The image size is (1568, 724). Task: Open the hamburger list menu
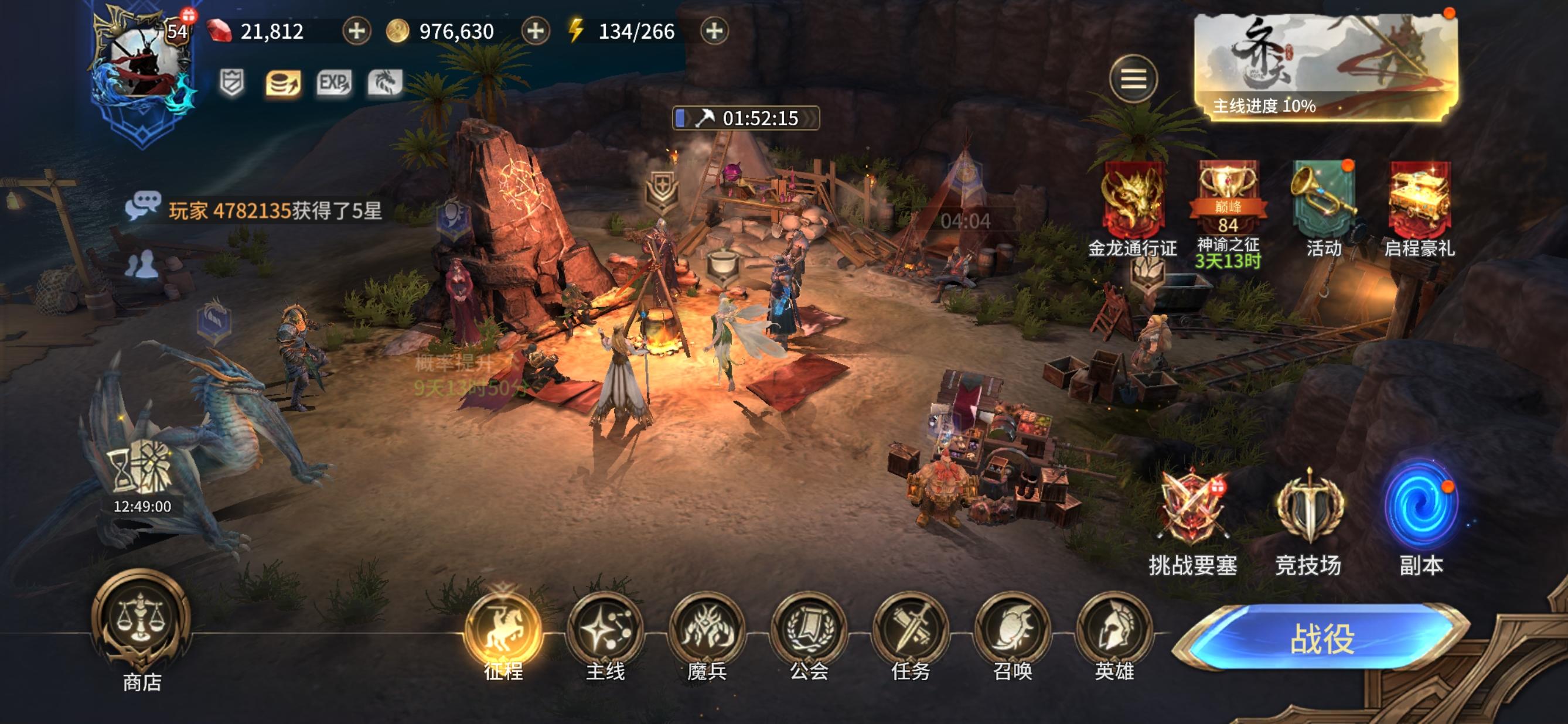pyautogui.click(x=1133, y=78)
